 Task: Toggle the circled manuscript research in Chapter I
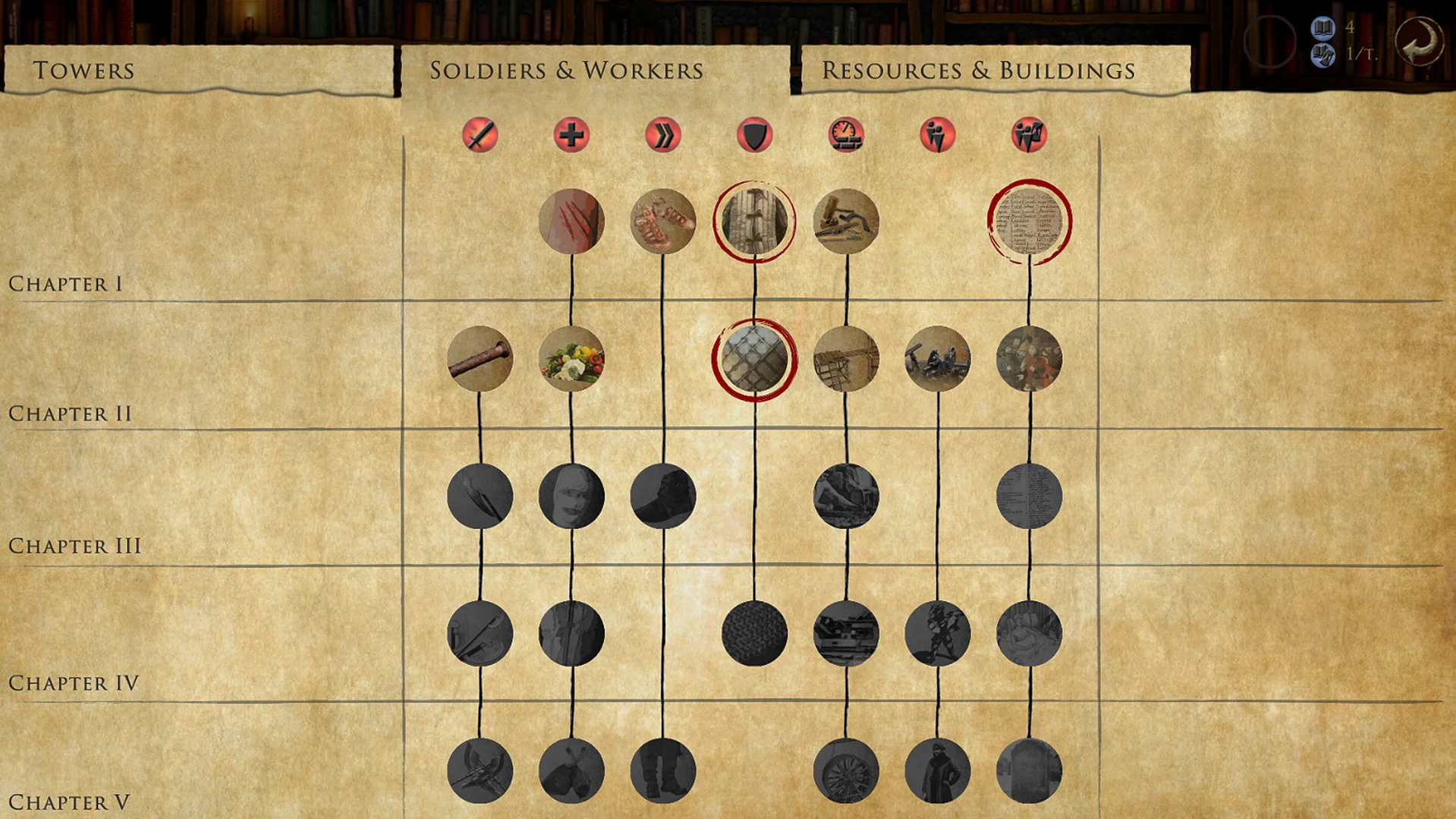tap(1030, 221)
